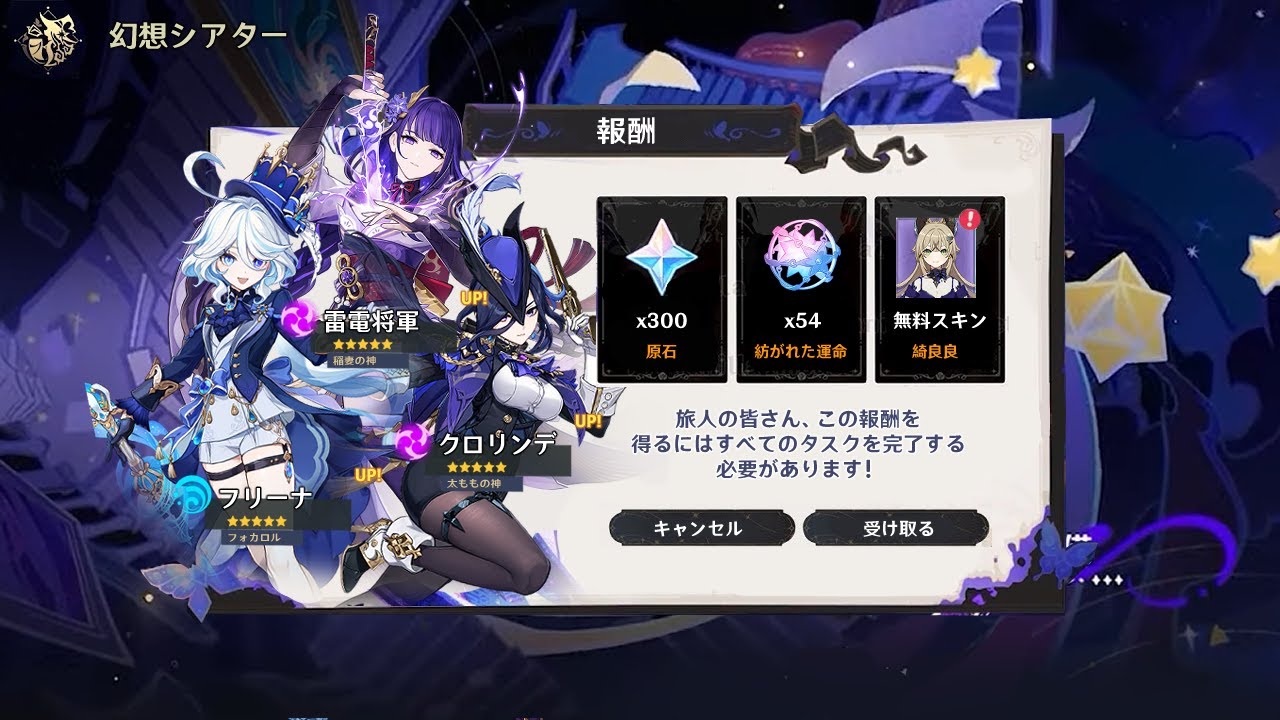
Task: Click the x54 紡がれた運命 reward card
Action: (x=801, y=290)
